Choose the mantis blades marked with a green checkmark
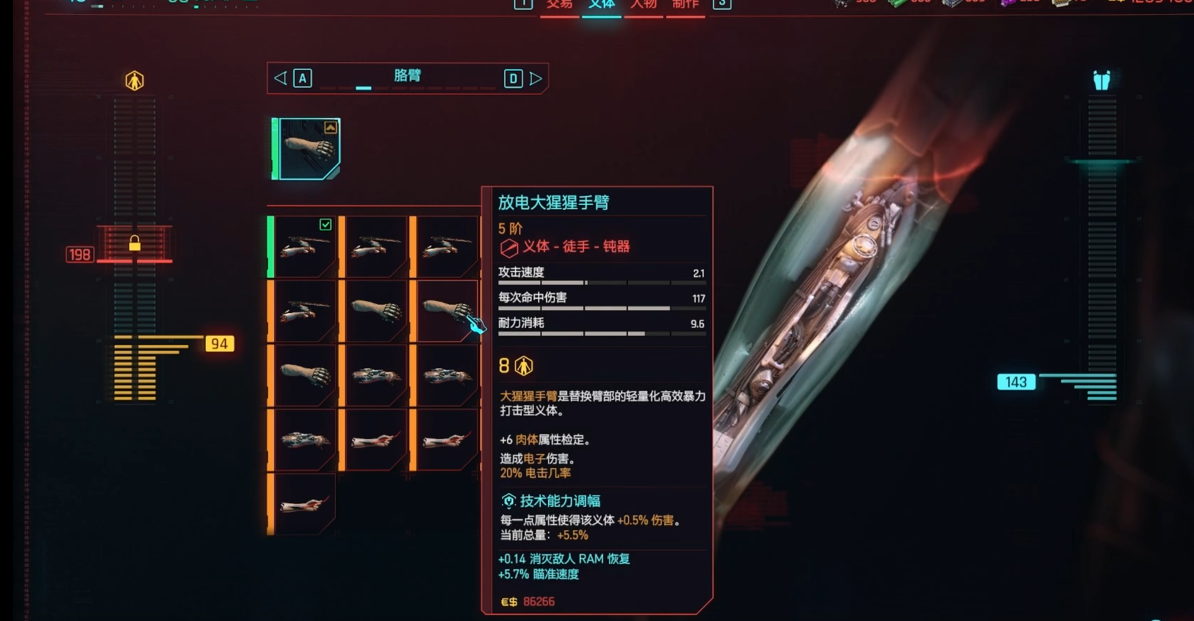Image resolution: width=1194 pixels, height=621 pixels. coord(304,246)
